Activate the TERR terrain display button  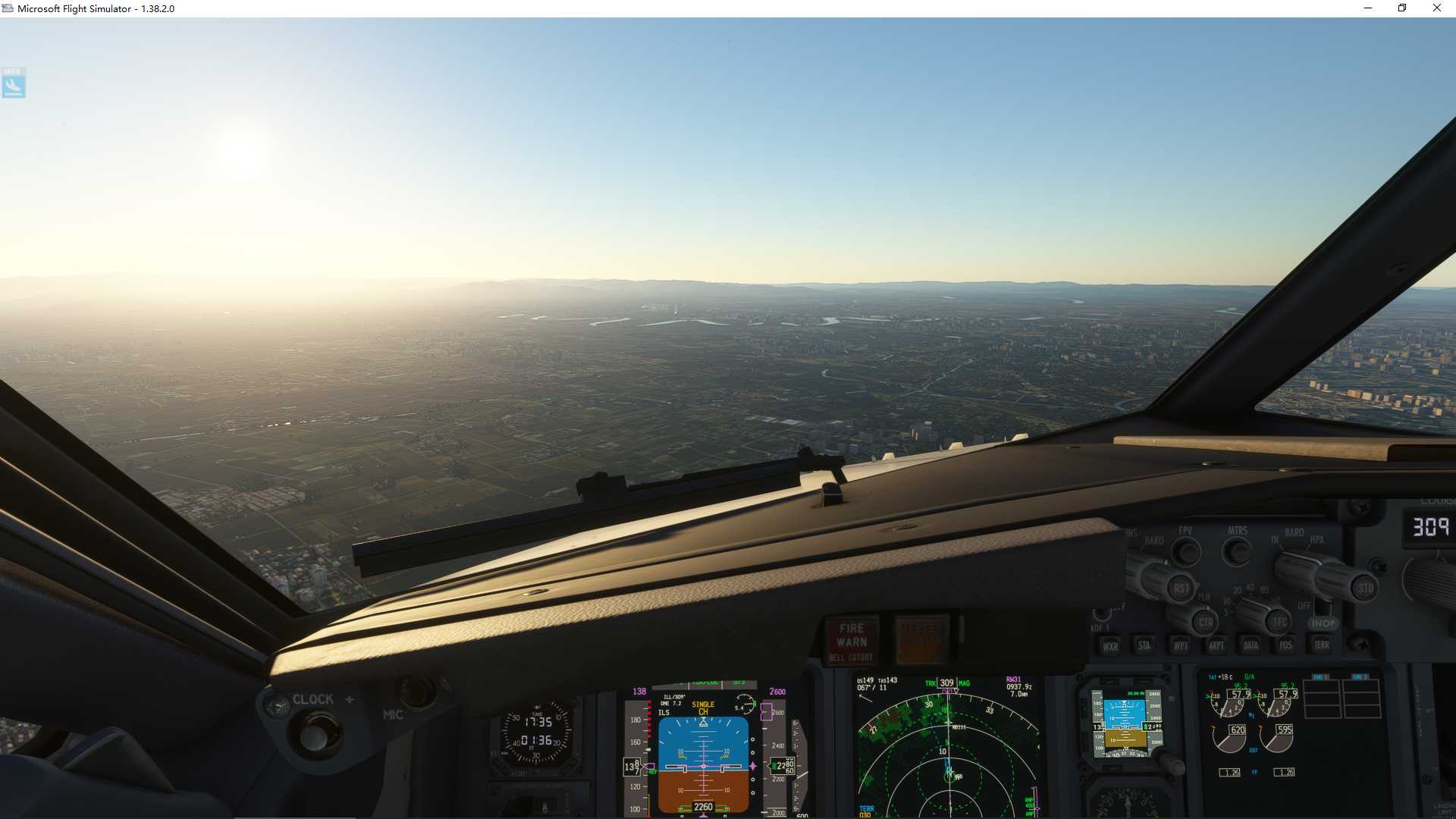pyautogui.click(x=1323, y=647)
